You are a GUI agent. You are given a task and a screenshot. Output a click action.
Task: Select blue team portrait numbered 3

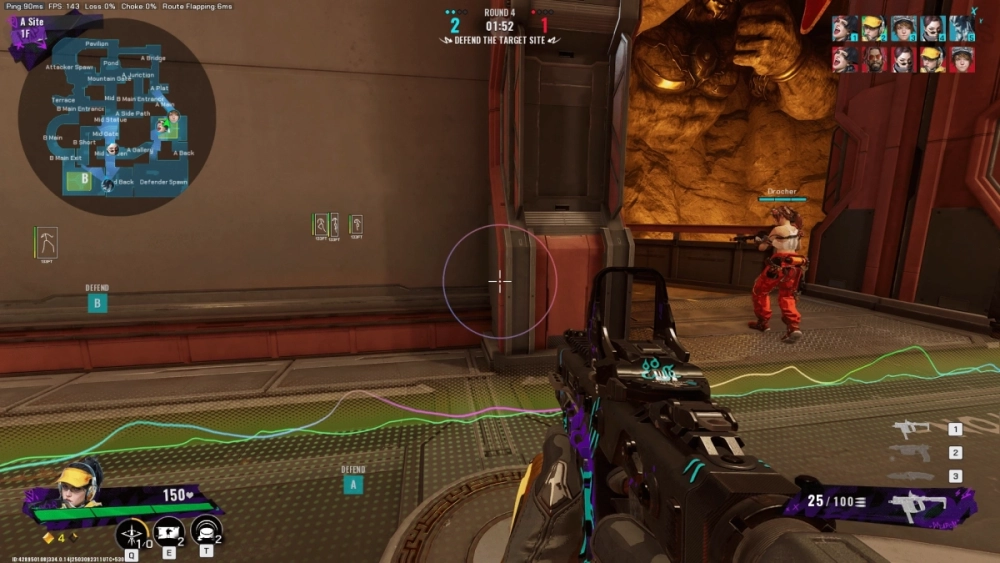pos(903,28)
